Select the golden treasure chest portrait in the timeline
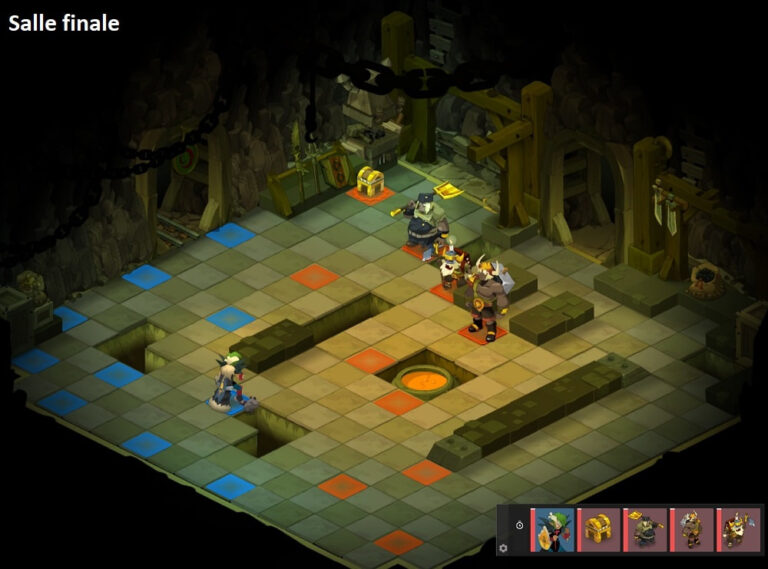 click(x=600, y=529)
